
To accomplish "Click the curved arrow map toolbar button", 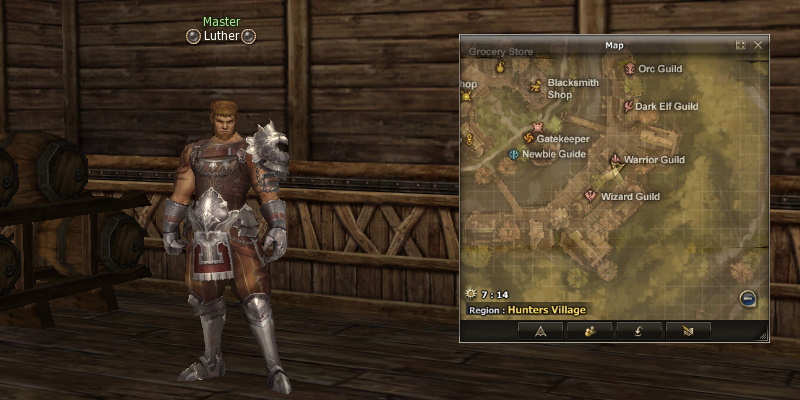I will tap(640, 329).
